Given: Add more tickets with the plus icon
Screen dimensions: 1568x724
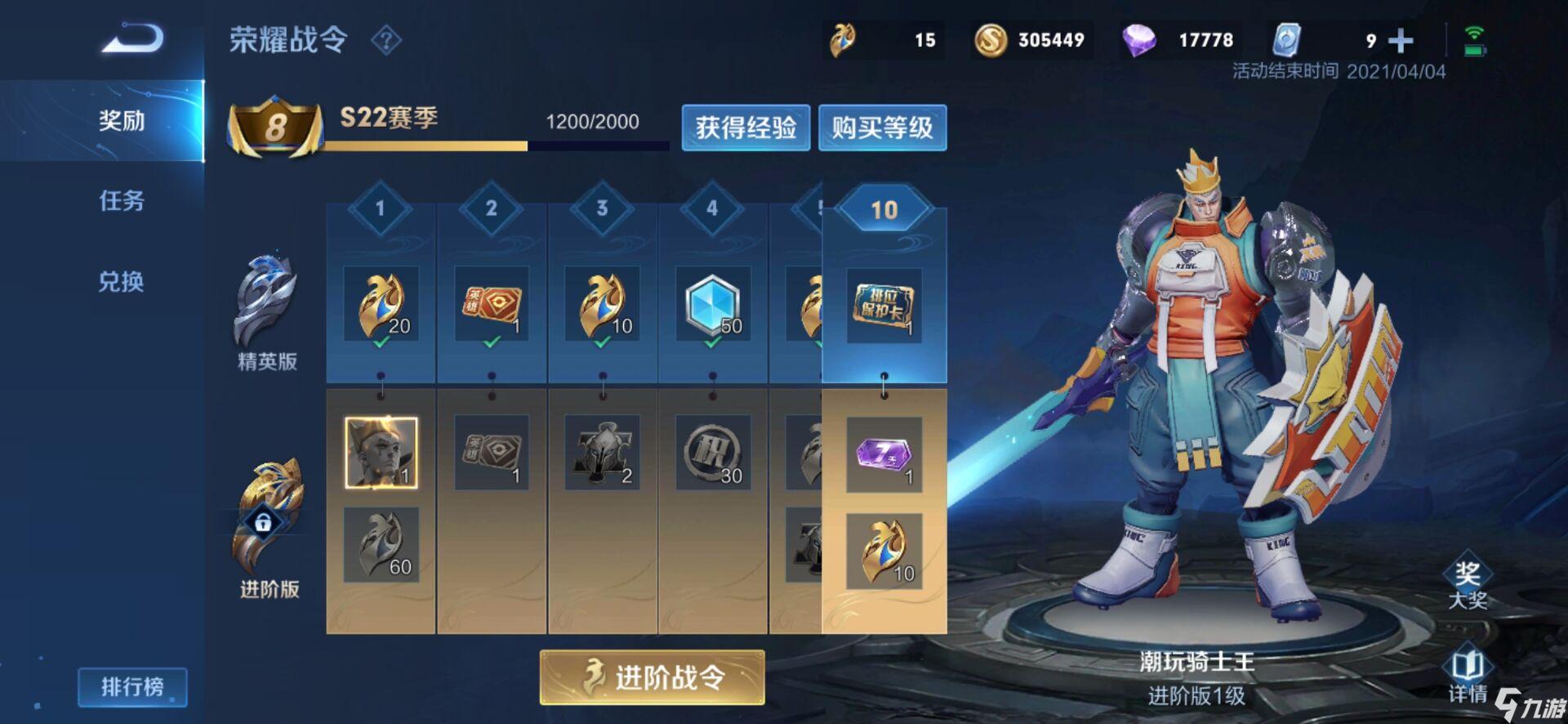Looking at the screenshot, I should click(1401, 40).
